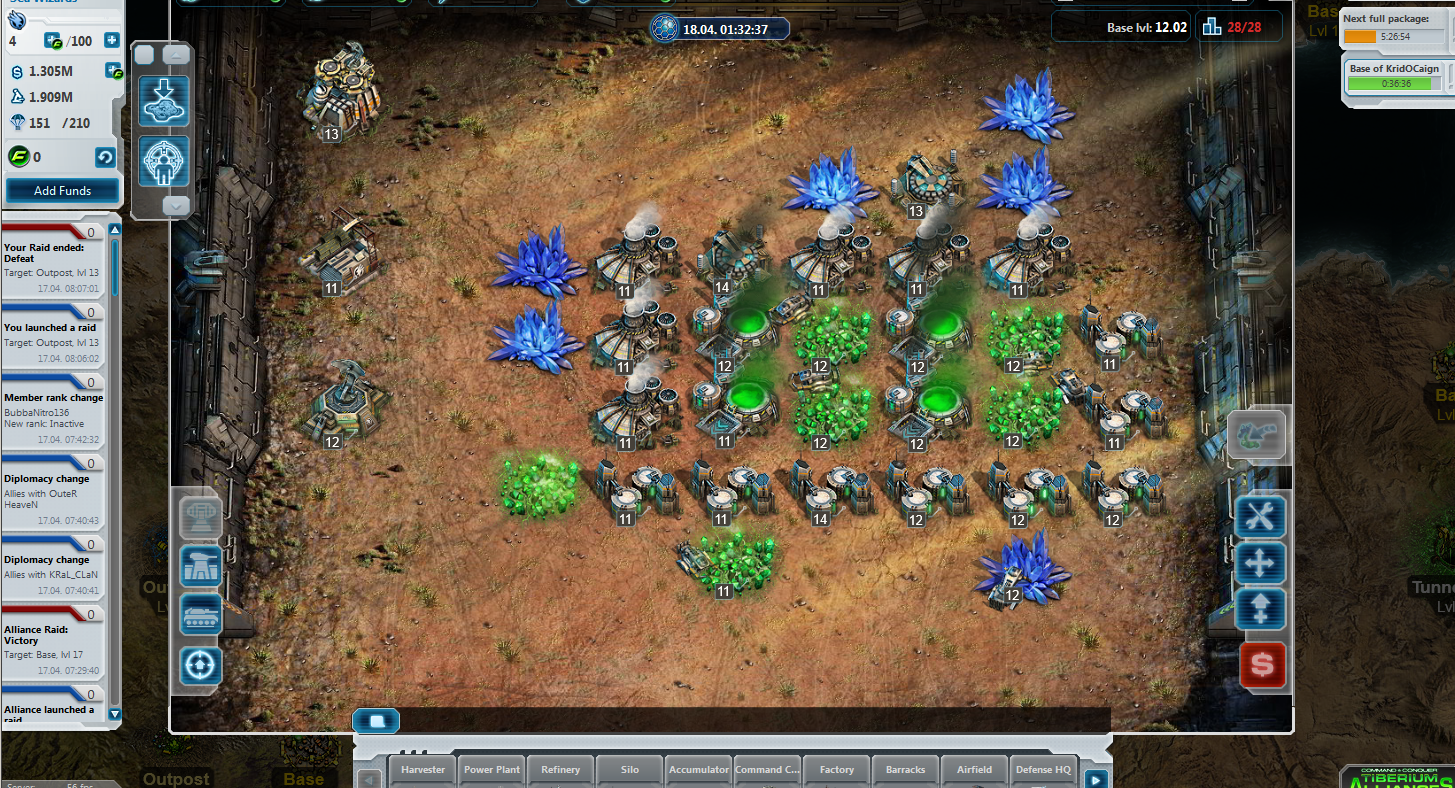The image size is (1455, 788).
Task: Click the Add Funds button
Action: click(62, 190)
